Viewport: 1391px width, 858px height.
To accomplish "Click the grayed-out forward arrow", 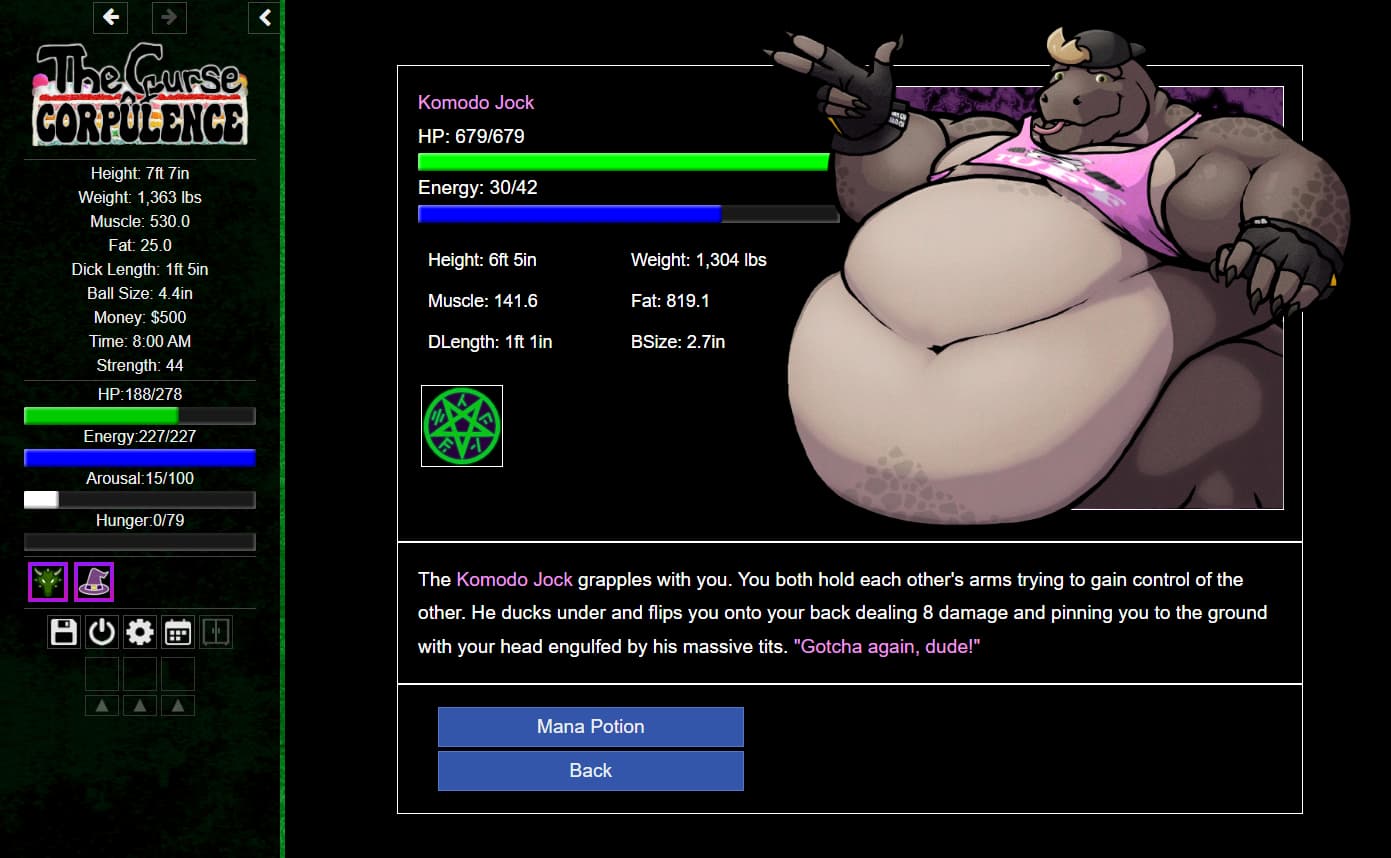I will pos(169,17).
